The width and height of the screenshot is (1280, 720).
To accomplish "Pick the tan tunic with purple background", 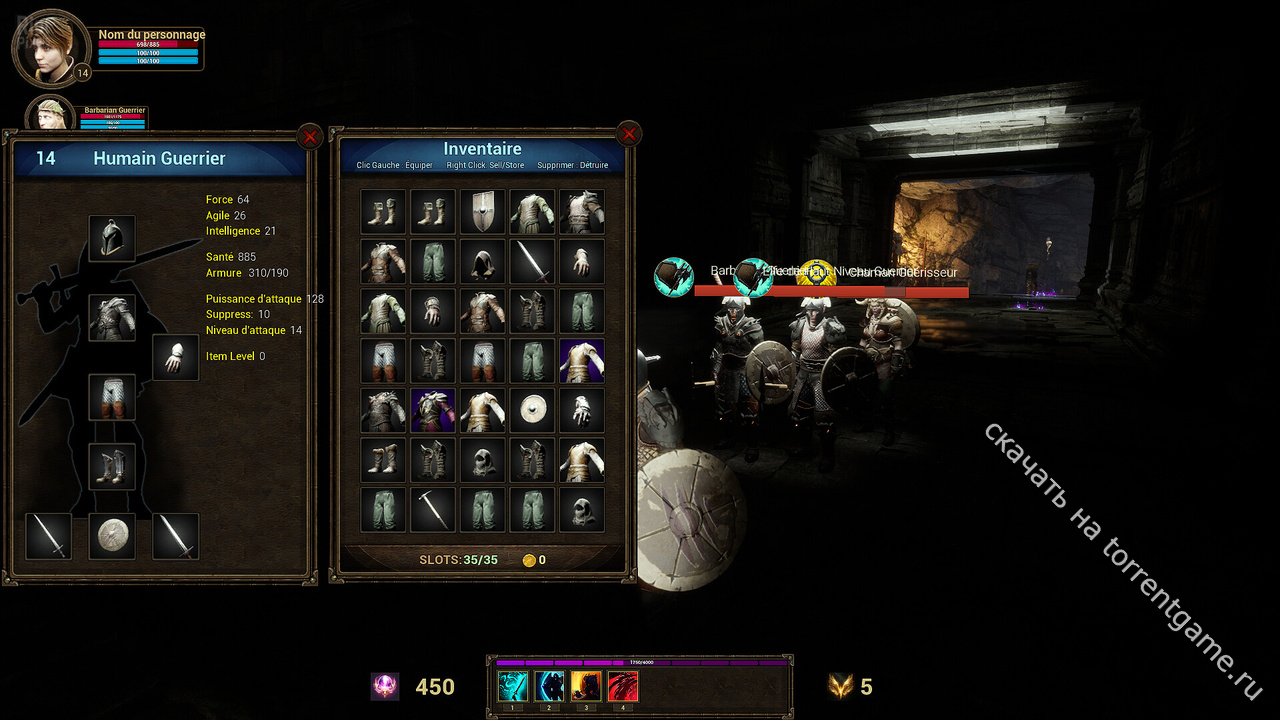I will [582, 361].
